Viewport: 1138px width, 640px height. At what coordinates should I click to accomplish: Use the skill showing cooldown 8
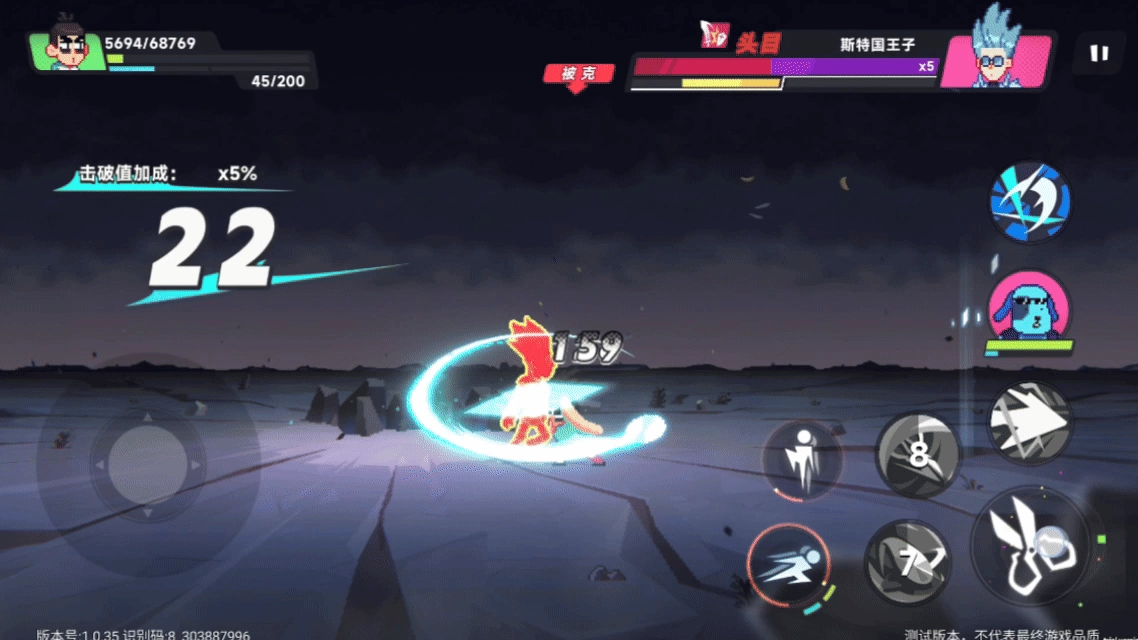(x=918, y=456)
